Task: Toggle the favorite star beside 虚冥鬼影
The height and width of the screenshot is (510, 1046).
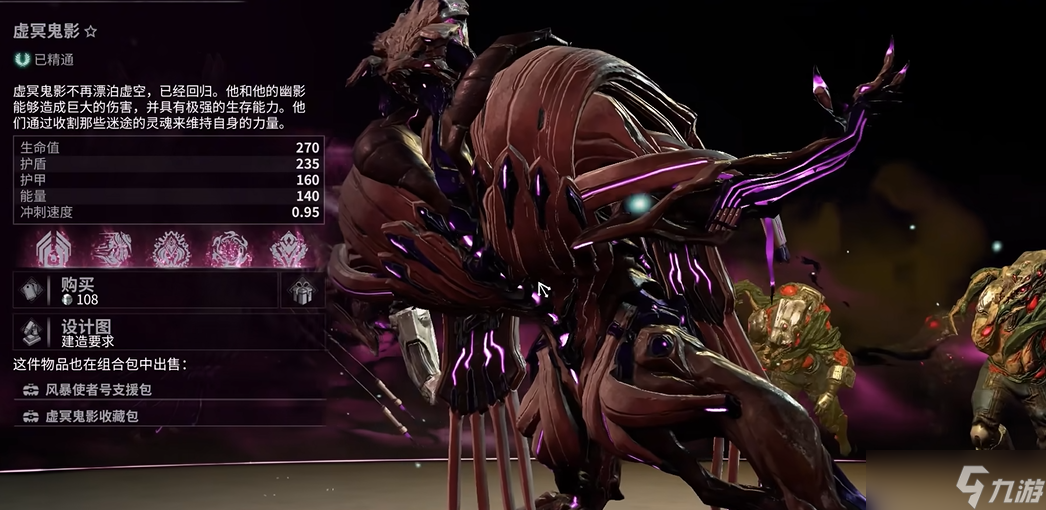Action: 91,32
